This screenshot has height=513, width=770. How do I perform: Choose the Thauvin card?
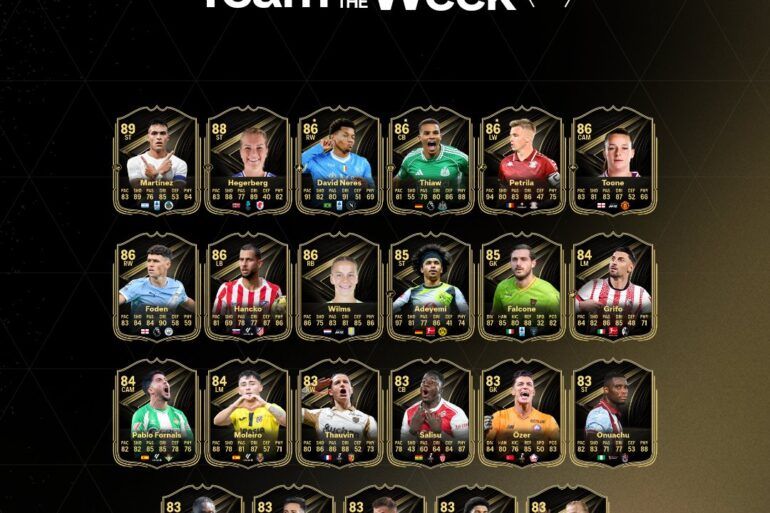[x=339, y=413]
